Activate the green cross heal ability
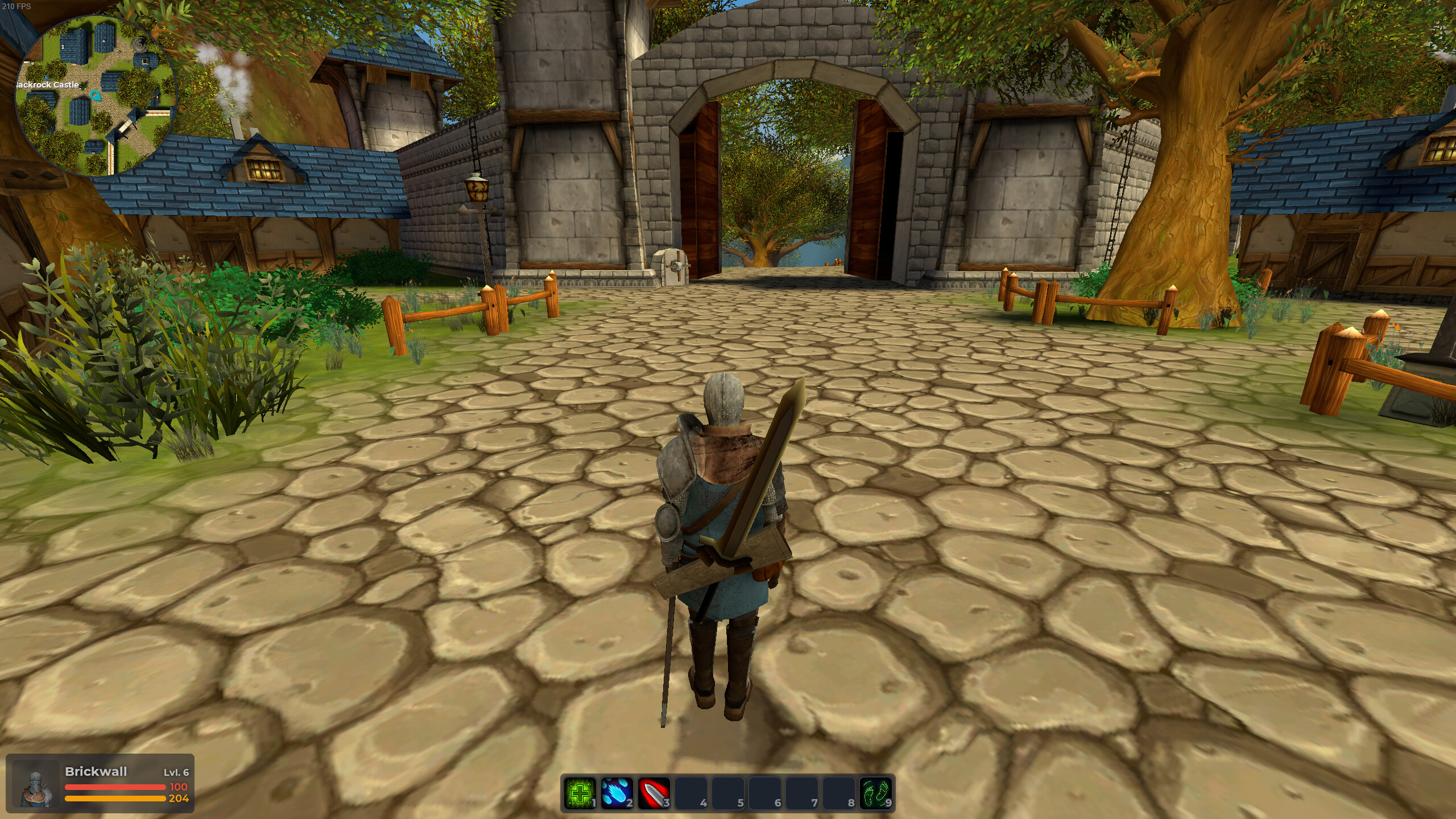The width and height of the screenshot is (1456, 819). (580, 793)
